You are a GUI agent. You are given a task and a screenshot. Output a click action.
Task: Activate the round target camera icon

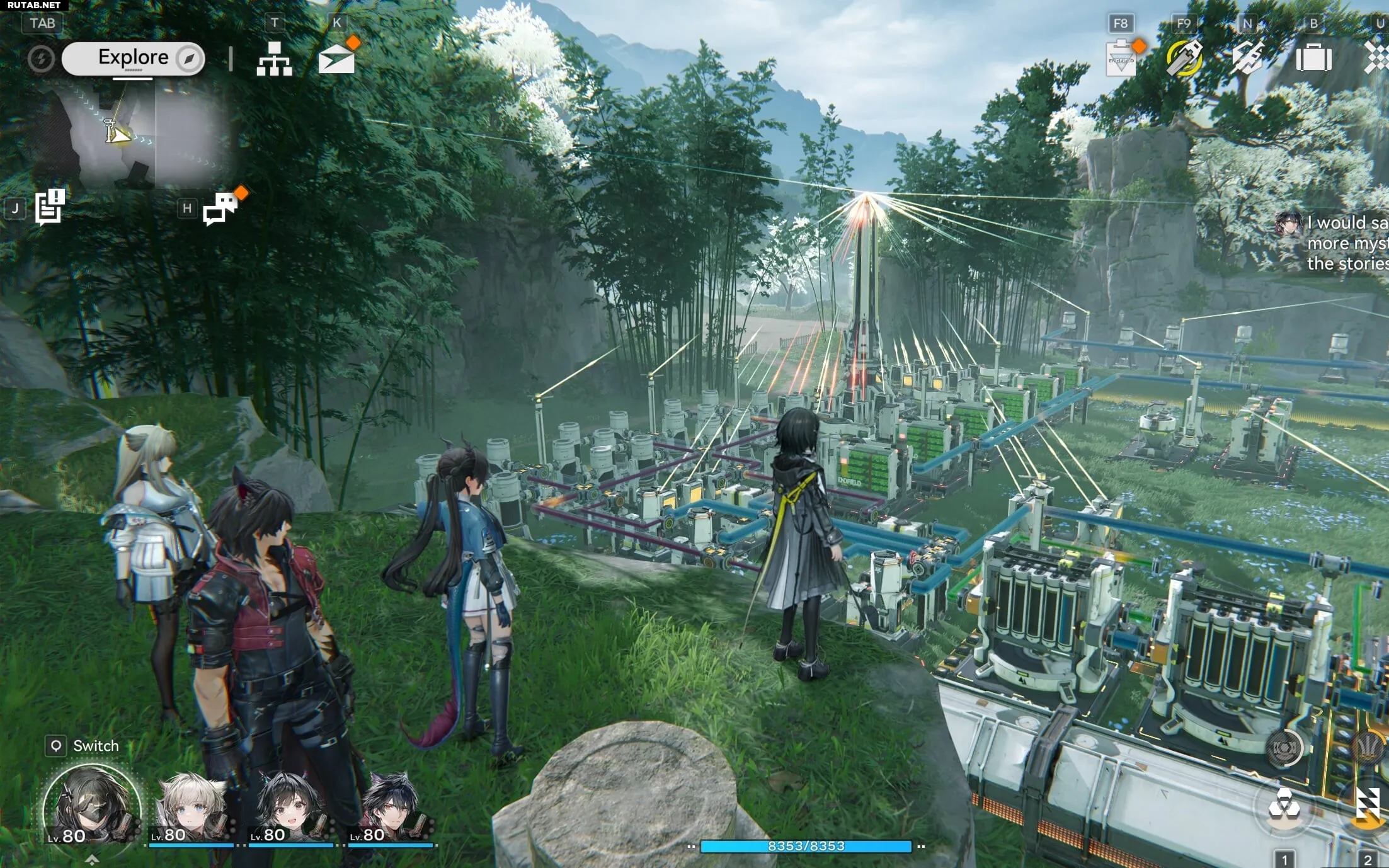[1284, 748]
